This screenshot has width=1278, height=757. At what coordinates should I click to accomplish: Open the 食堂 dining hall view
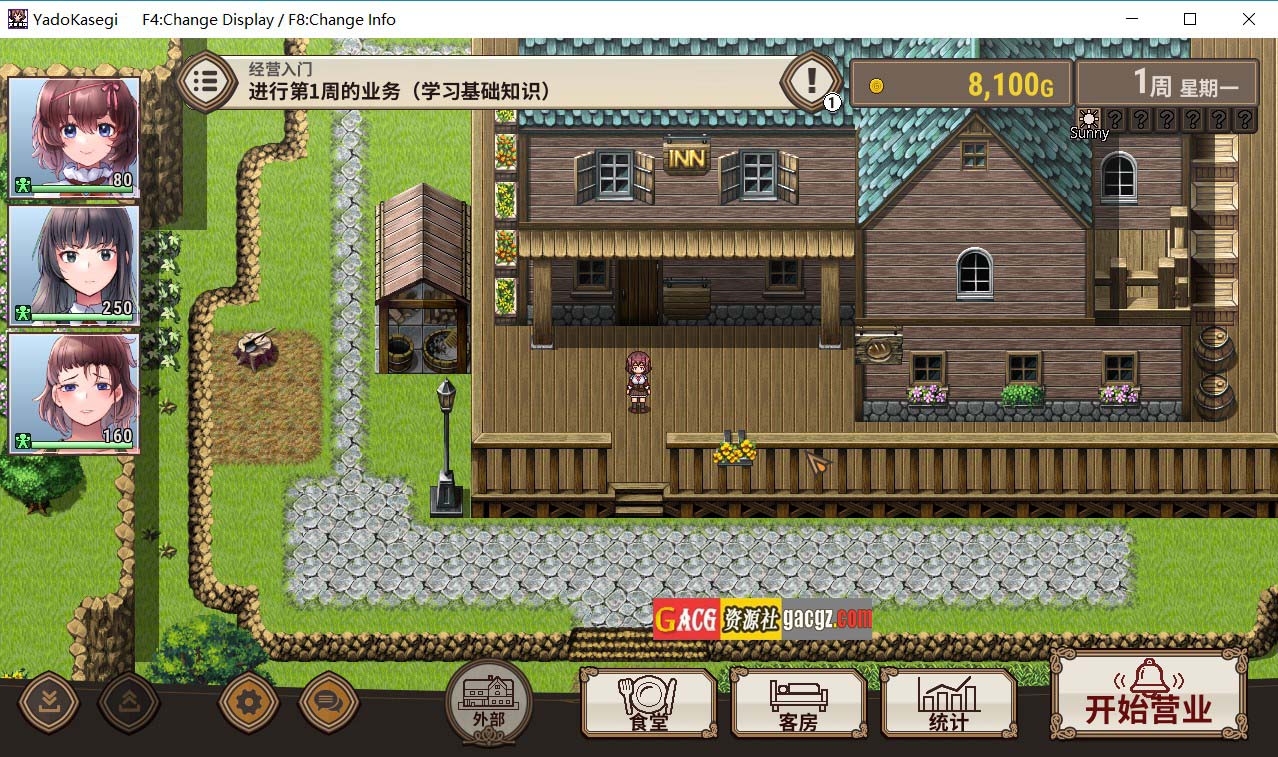click(x=649, y=703)
